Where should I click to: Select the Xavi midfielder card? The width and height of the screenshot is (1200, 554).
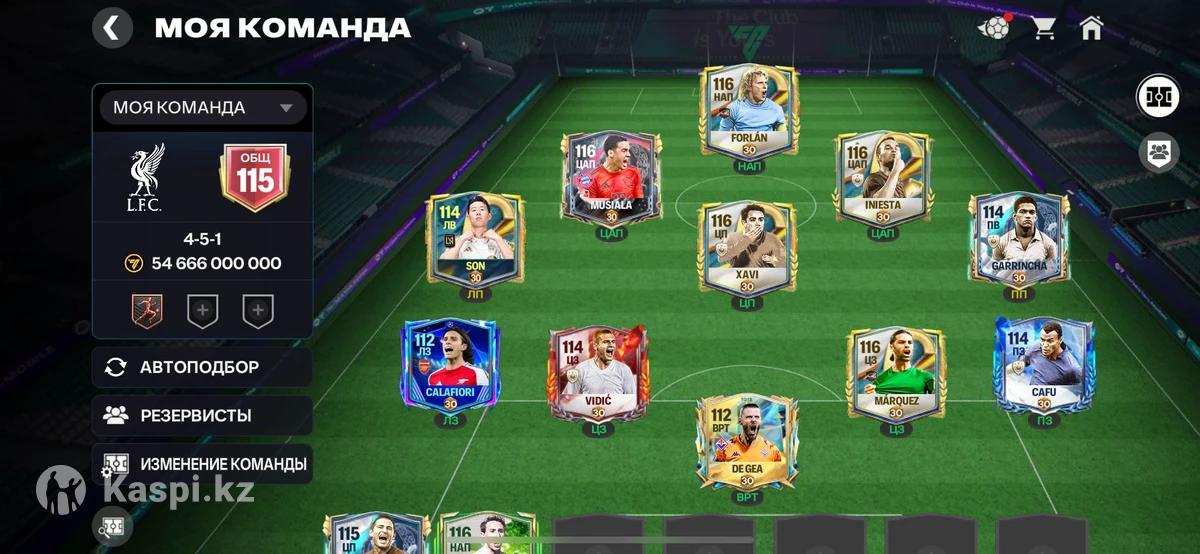[747, 248]
